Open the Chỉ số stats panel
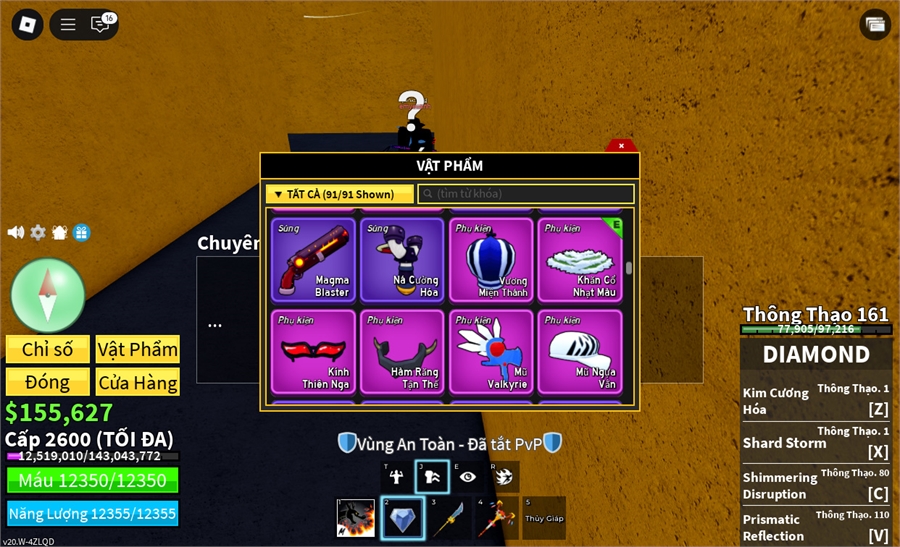This screenshot has height=547, width=900. tap(47, 349)
